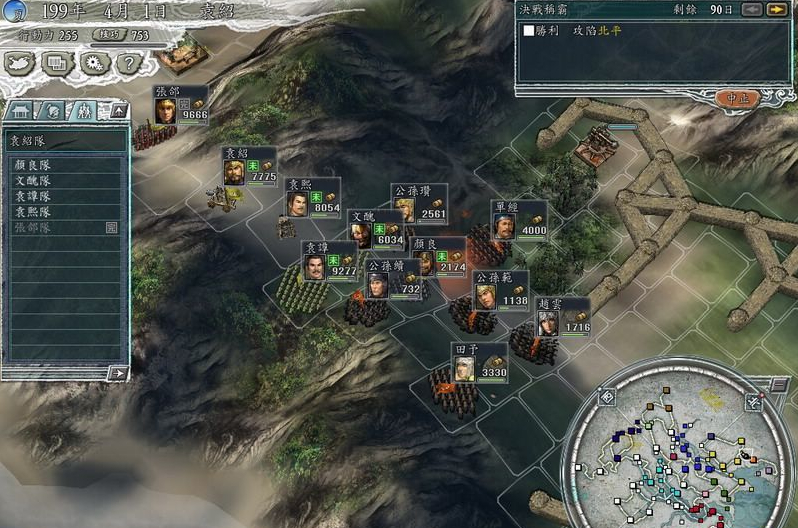Screen dimensions: 798x528
Task: Choose 袁譚隊 from the unit list
Action: tap(35, 196)
